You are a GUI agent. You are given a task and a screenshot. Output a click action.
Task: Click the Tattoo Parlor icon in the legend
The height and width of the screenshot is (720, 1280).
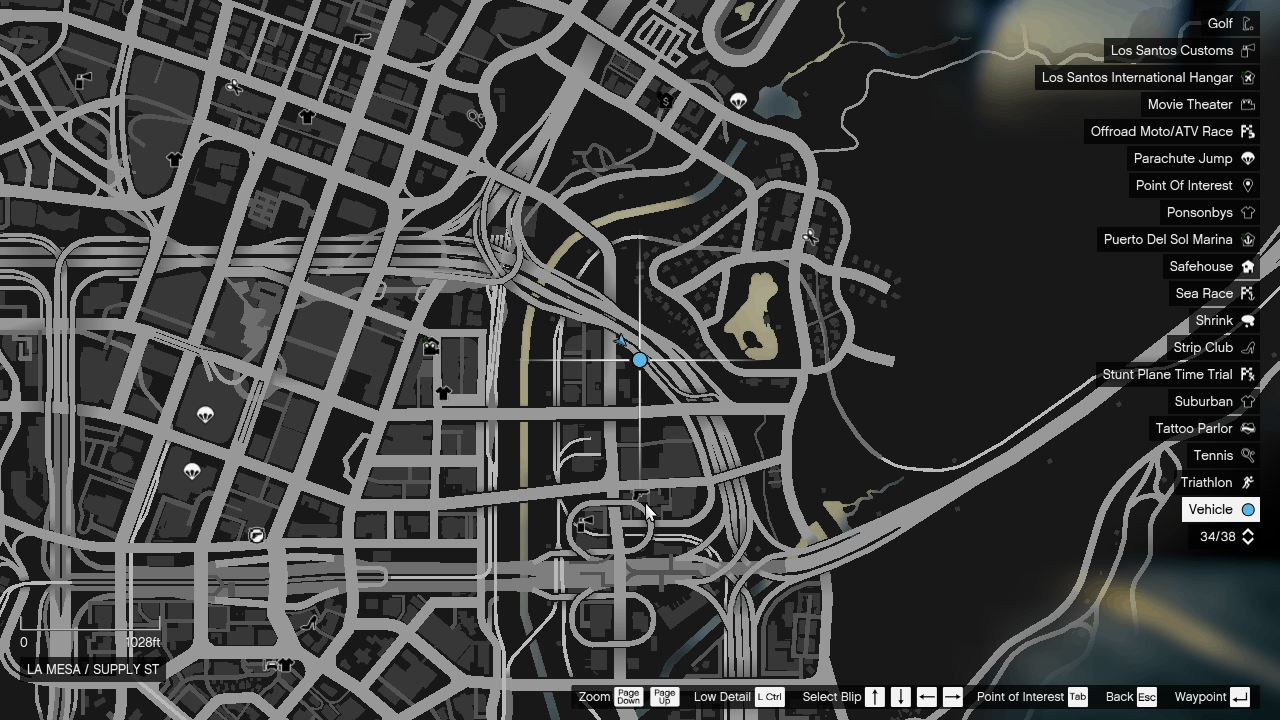[1247, 428]
